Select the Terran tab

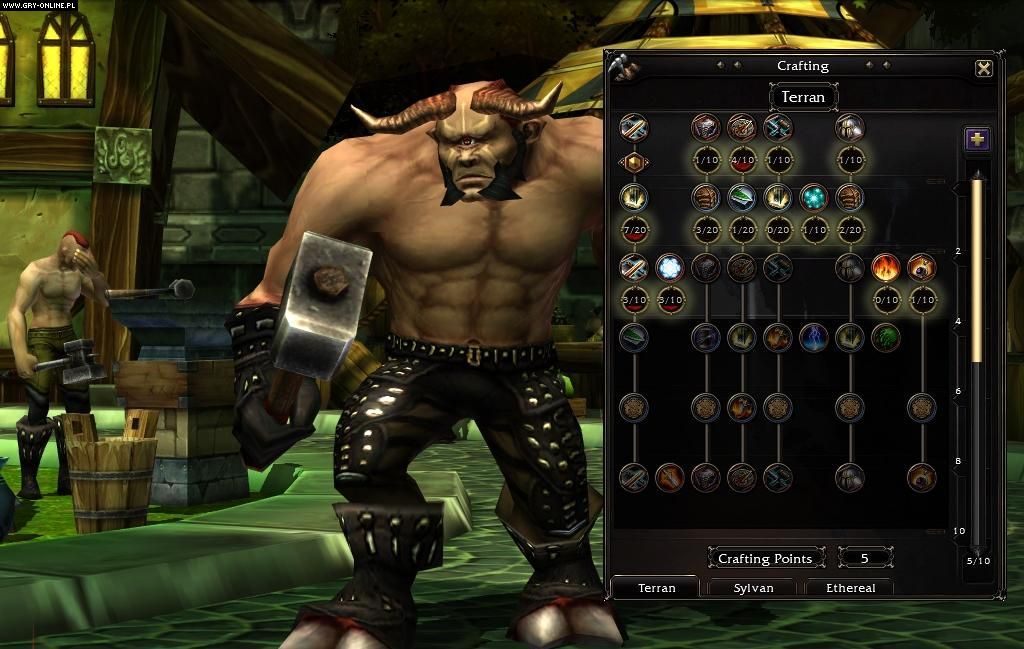(x=657, y=588)
